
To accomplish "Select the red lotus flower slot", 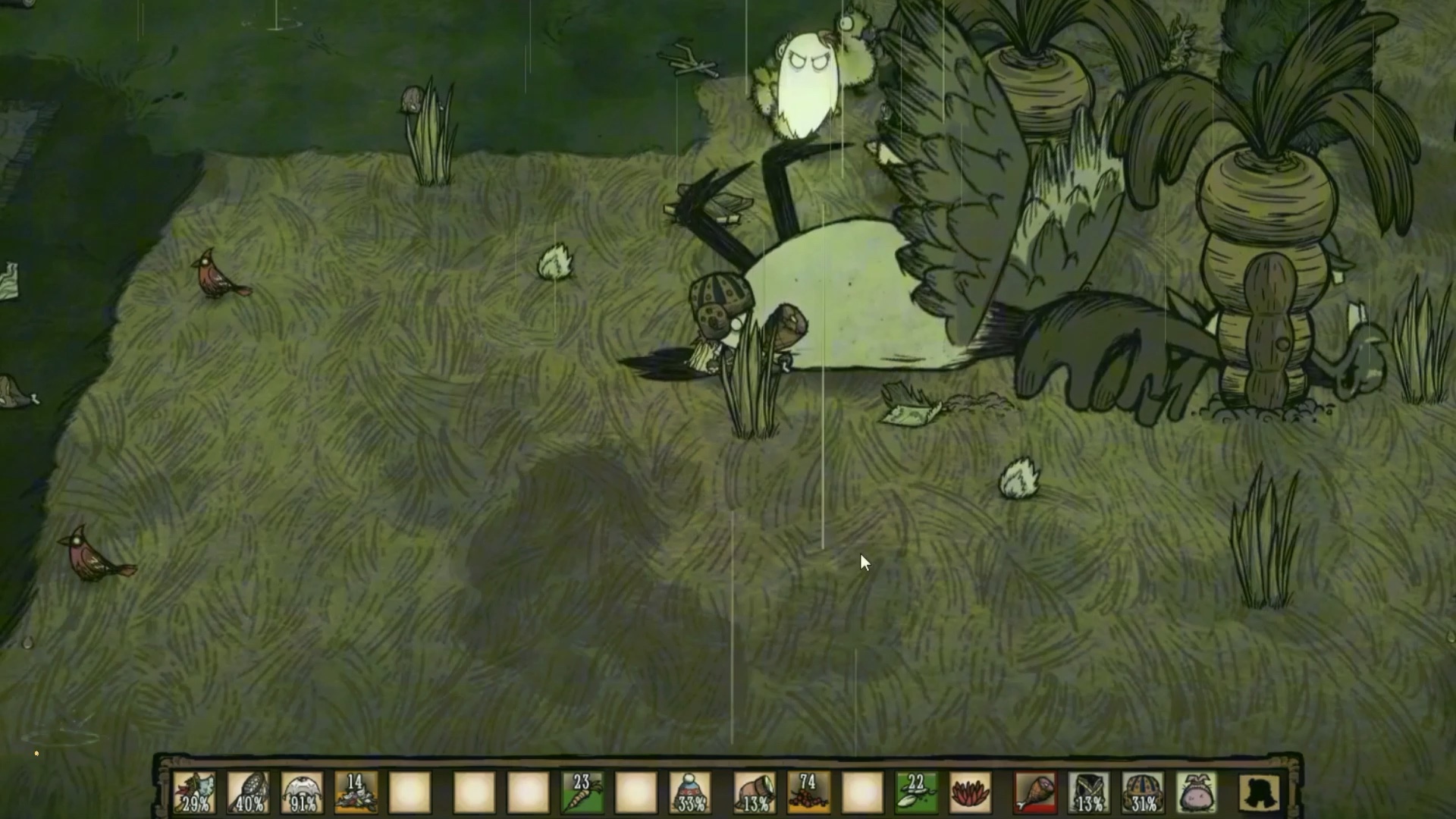I will pos(970,792).
